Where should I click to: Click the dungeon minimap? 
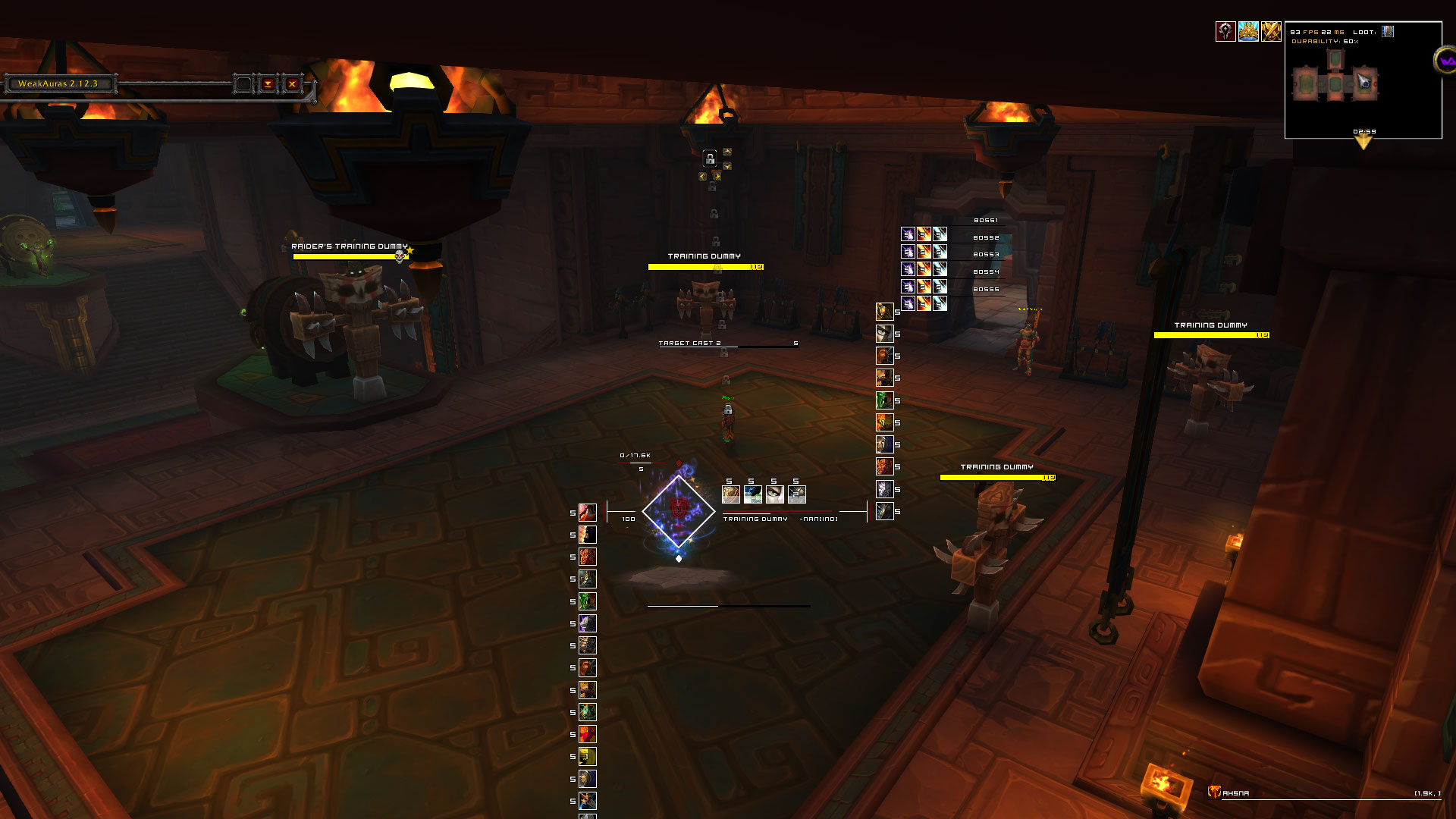pos(1335,84)
